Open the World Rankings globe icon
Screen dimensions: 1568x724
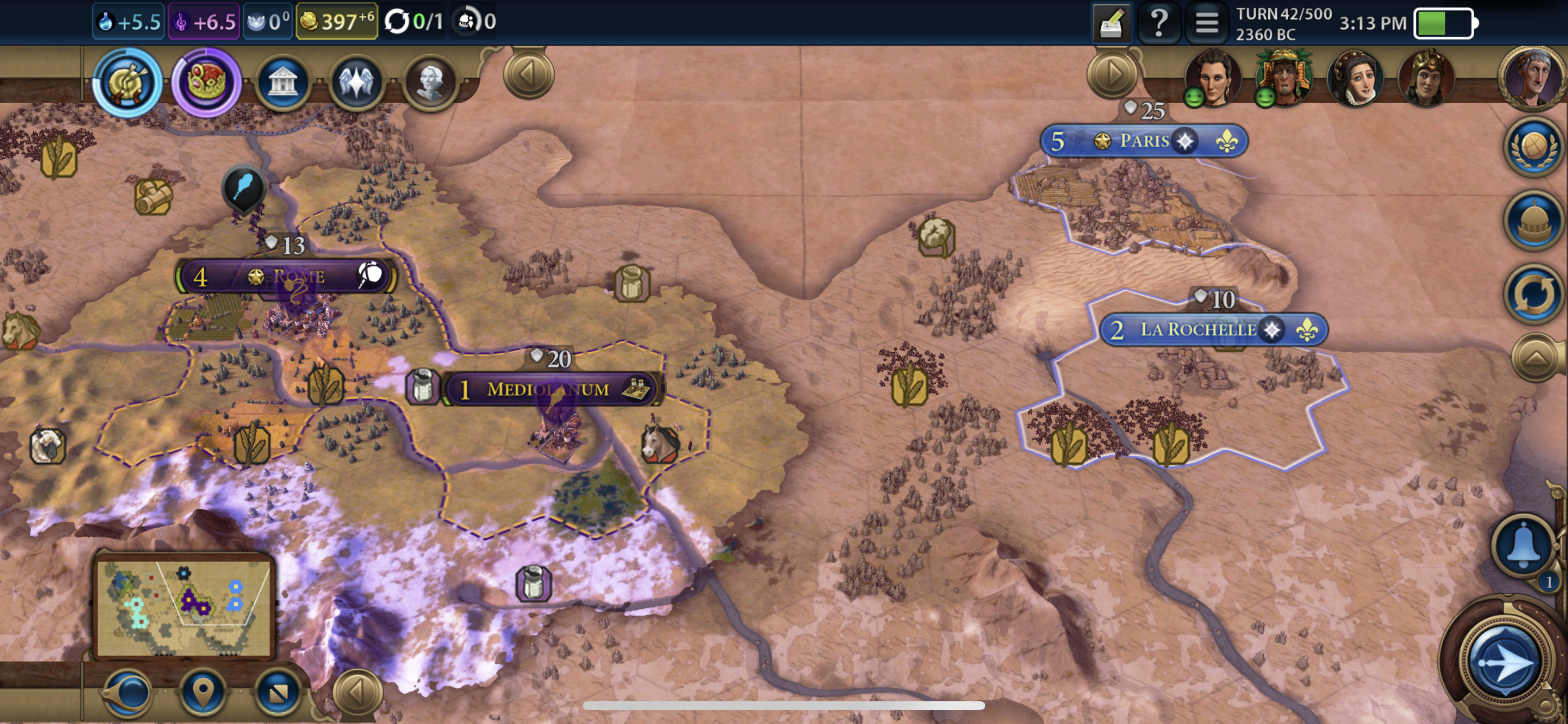(x=1534, y=147)
